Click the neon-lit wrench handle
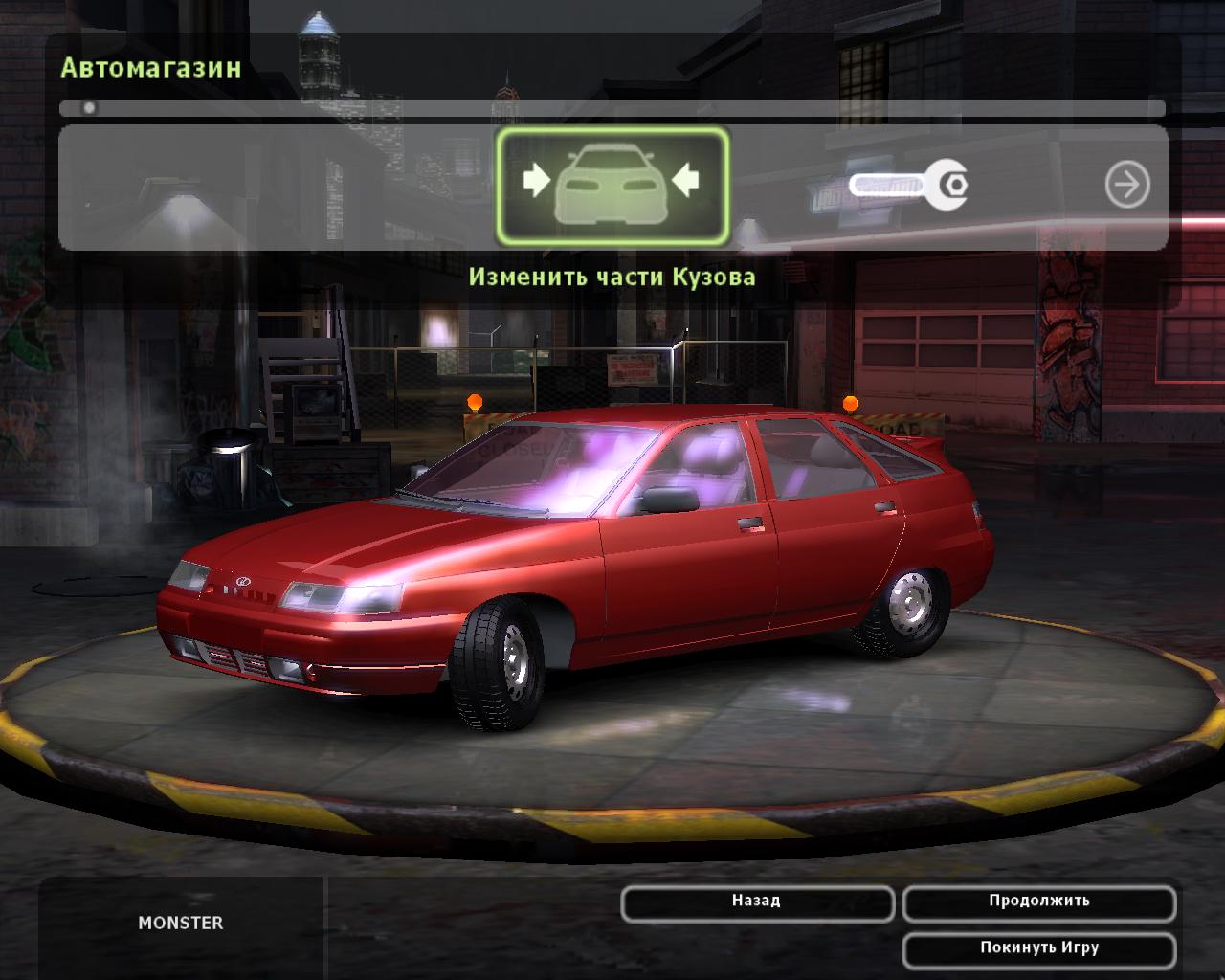This screenshot has height=980, width=1225. [x=885, y=184]
